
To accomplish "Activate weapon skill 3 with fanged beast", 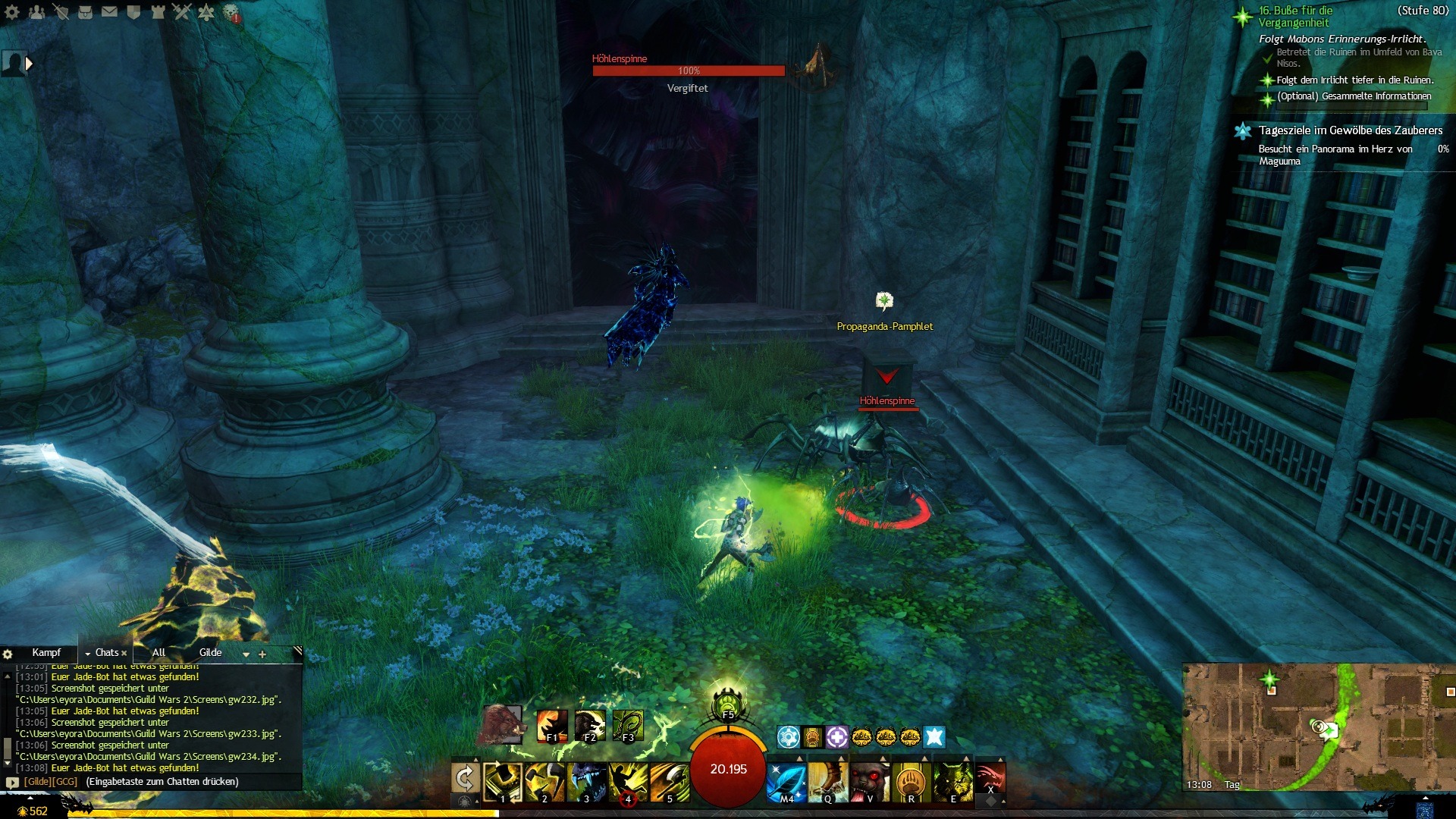I will (586, 781).
